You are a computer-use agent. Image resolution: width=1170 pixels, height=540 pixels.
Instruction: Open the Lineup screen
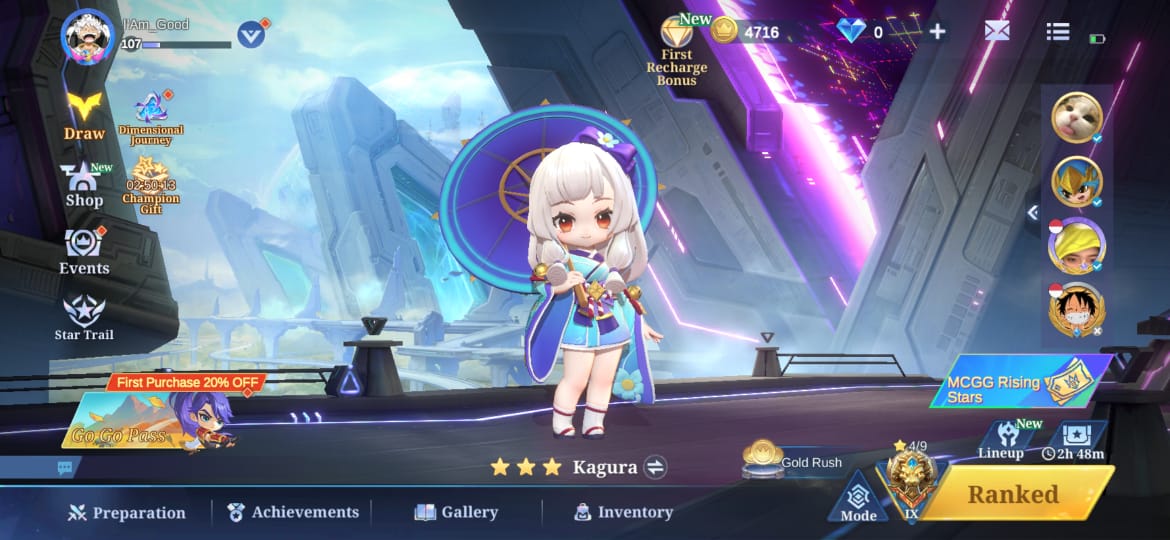pyautogui.click(x=1001, y=440)
